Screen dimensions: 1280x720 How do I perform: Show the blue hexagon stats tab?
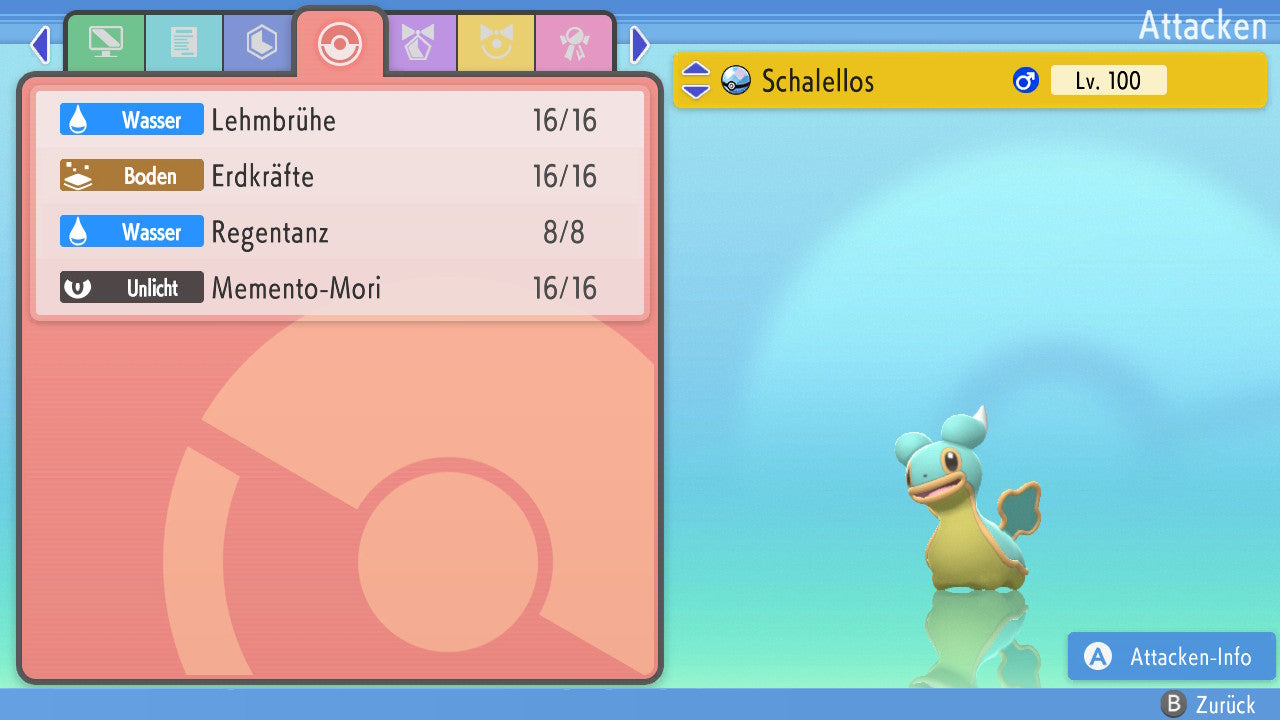coord(261,43)
